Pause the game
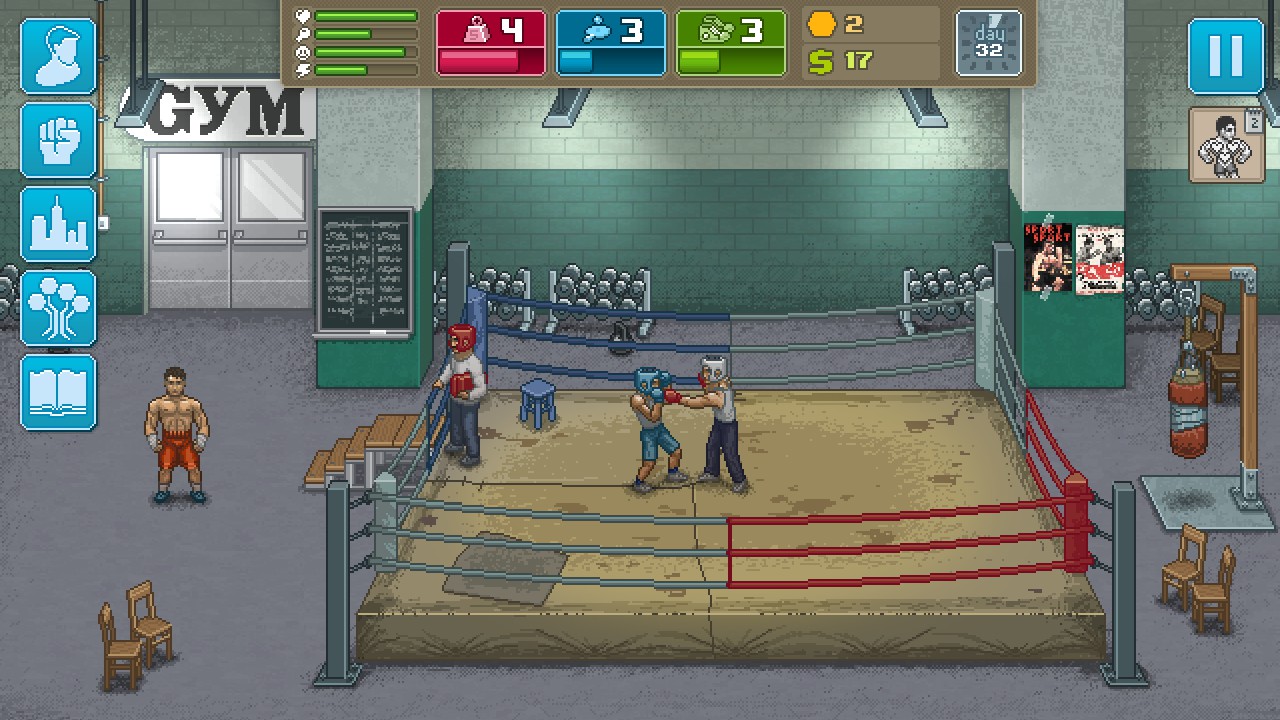The height and width of the screenshot is (720, 1280). (x=1226, y=56)
